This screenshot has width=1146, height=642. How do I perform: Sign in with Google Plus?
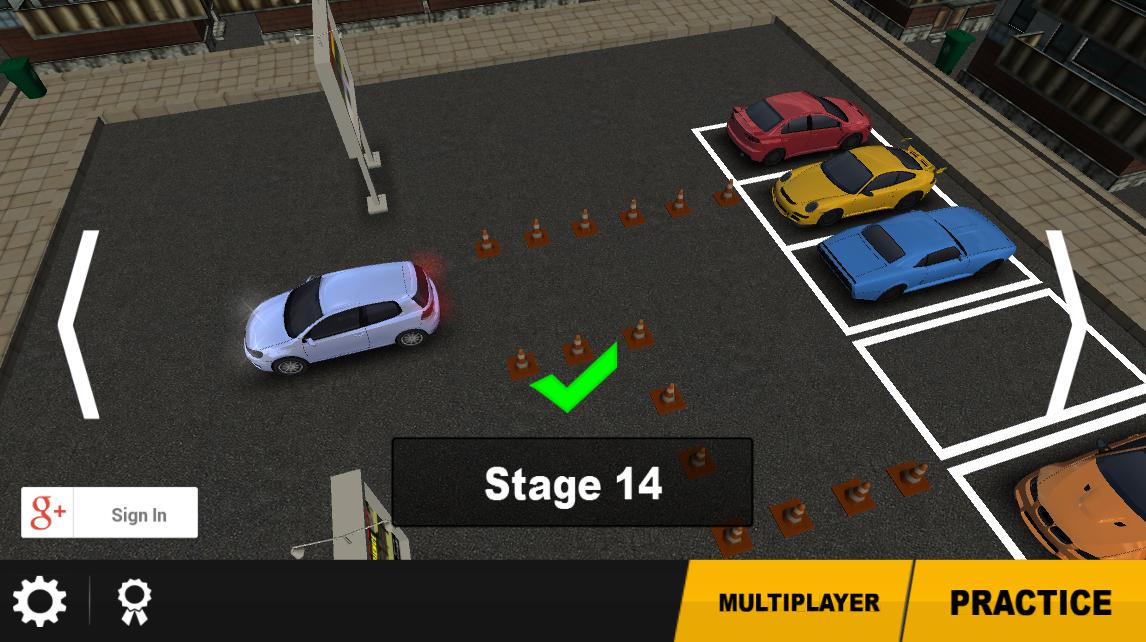pyautogui.click(x=110, y=513)
